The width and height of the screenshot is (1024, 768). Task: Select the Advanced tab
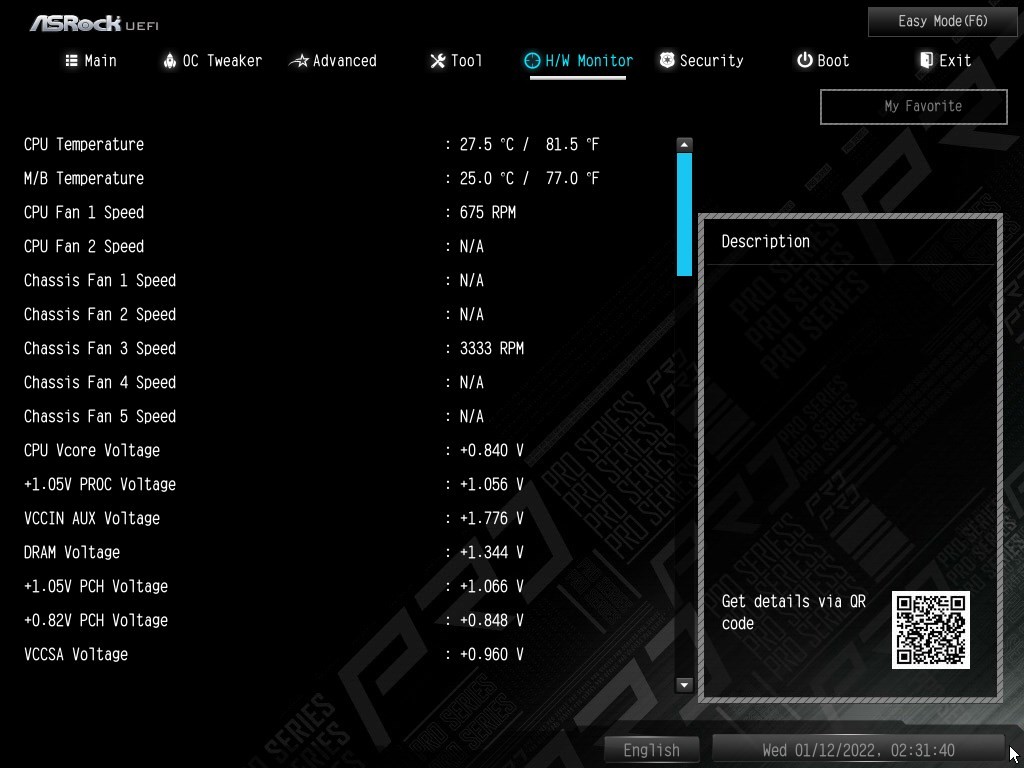pos(333,61)
